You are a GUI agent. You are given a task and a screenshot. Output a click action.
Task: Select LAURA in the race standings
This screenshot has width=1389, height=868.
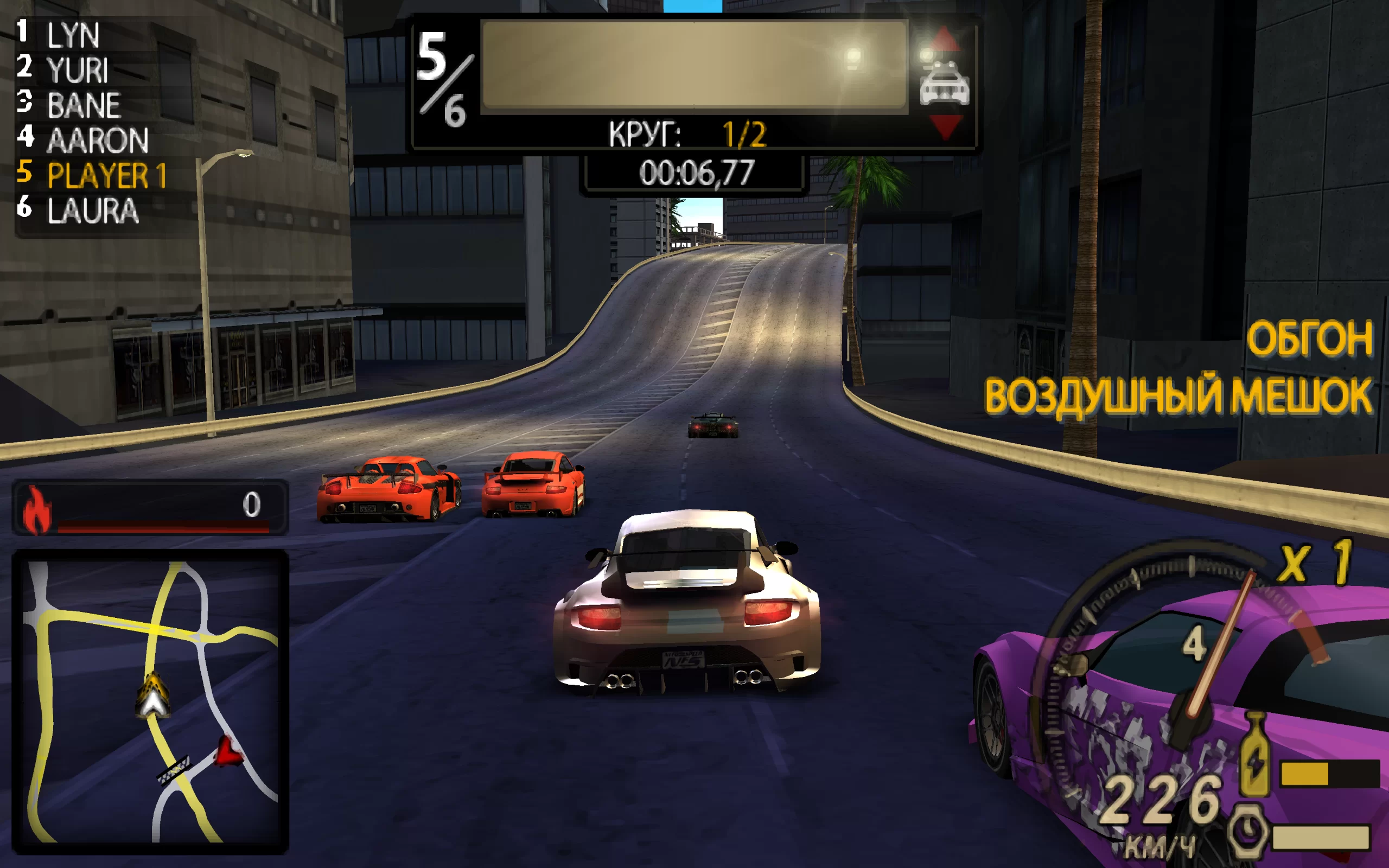coord(92,210)
